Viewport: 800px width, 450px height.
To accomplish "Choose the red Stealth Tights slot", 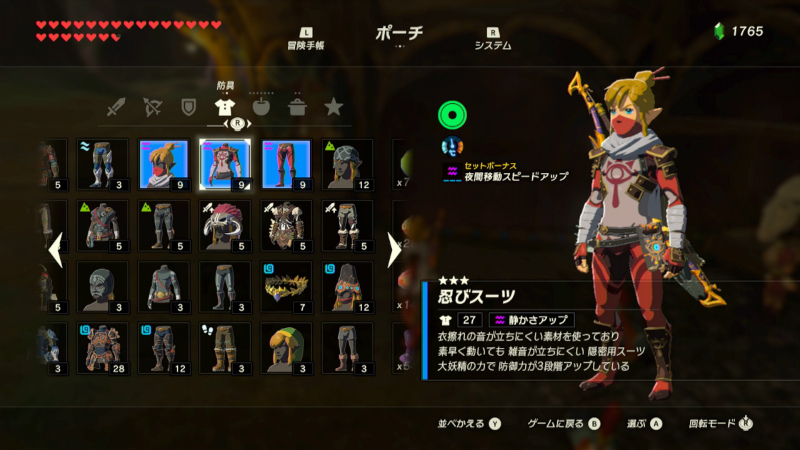I will click(286, 164).
